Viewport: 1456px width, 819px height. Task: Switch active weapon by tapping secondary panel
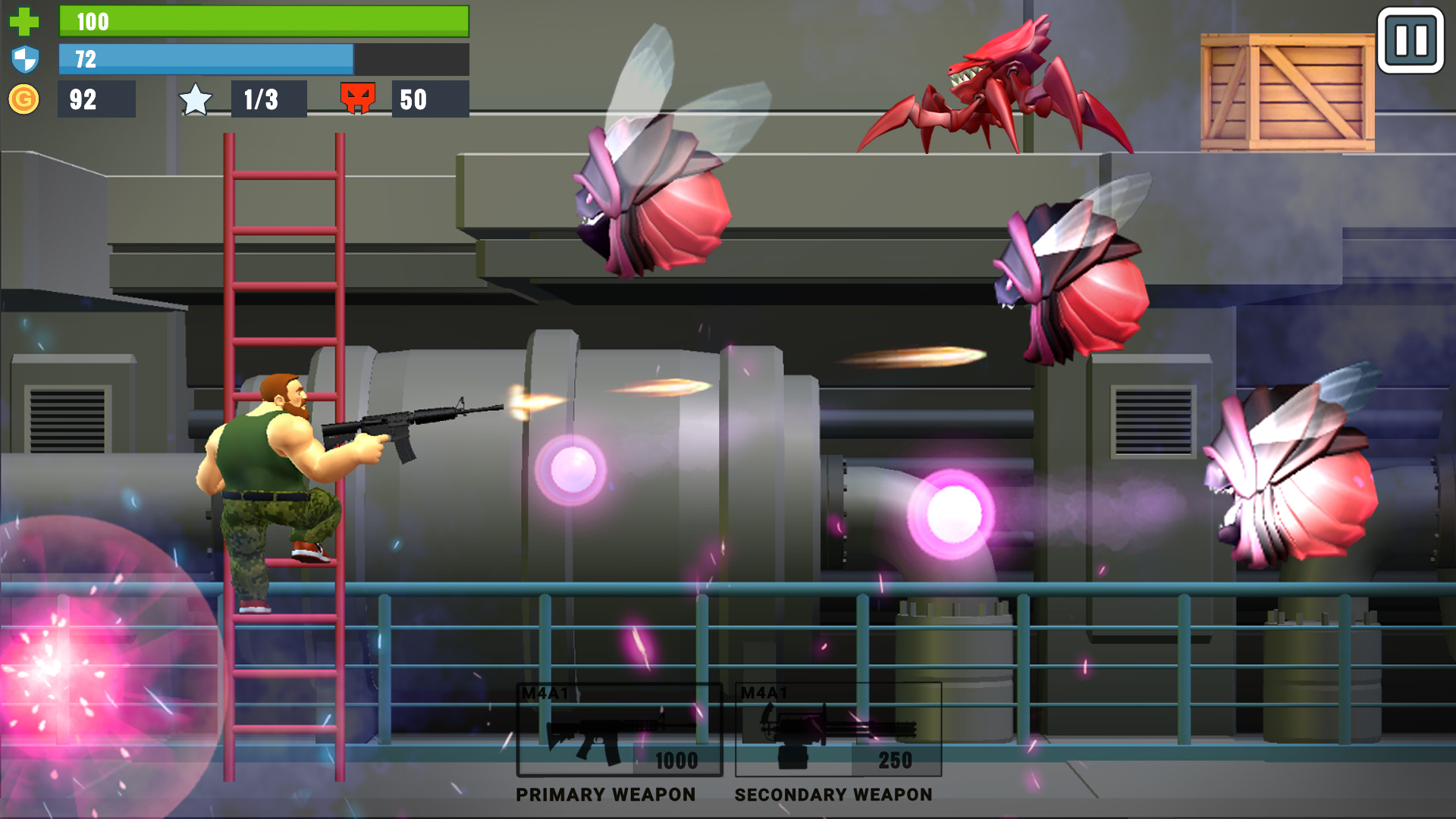(838, 728)
